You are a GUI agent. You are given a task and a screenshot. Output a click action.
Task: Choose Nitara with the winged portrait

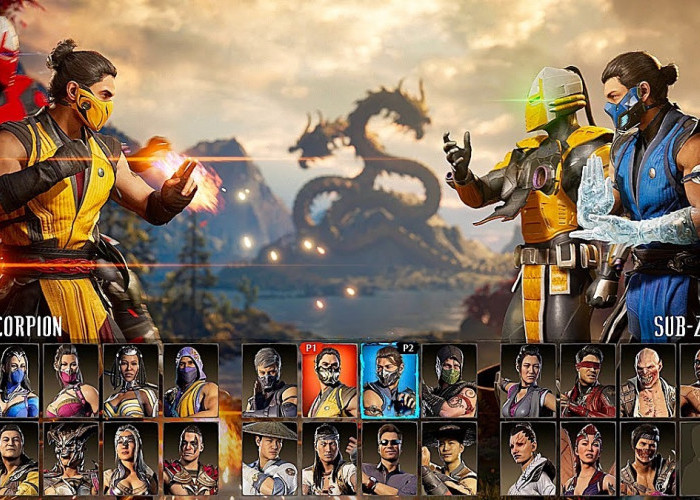click(588, 459)
